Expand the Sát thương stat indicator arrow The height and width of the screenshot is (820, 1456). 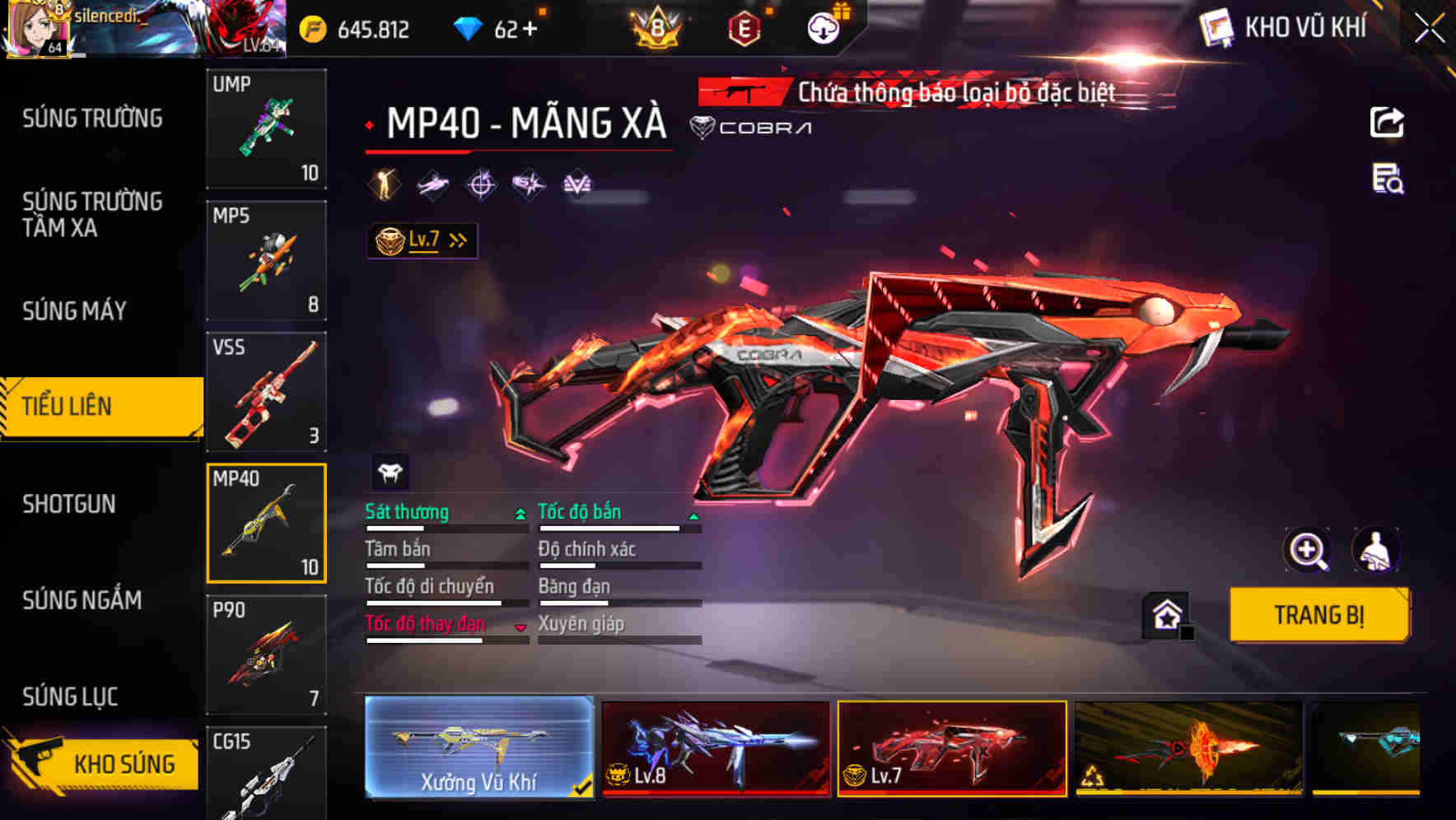click(x=519, y=513)
